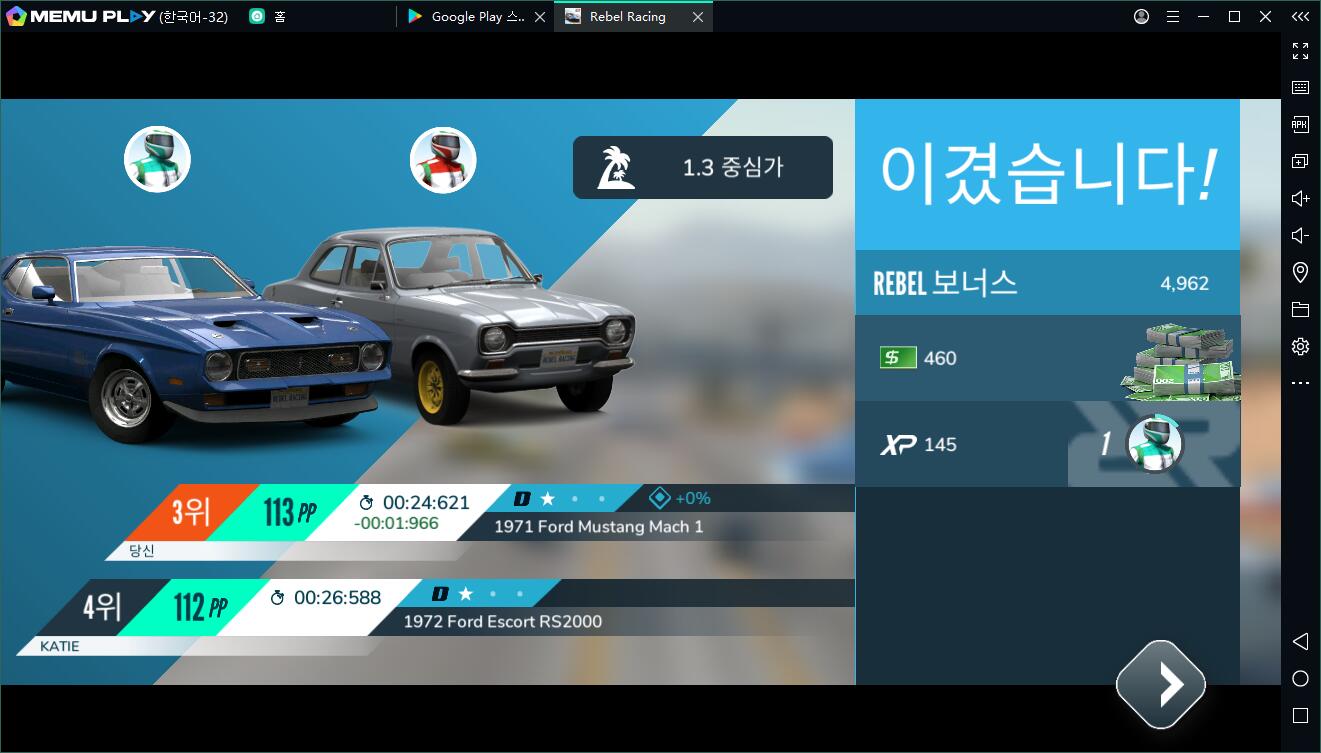Toggle emulator fullscreen mode
This screenshot has width=1321, height=753.
coord(1300,51)
